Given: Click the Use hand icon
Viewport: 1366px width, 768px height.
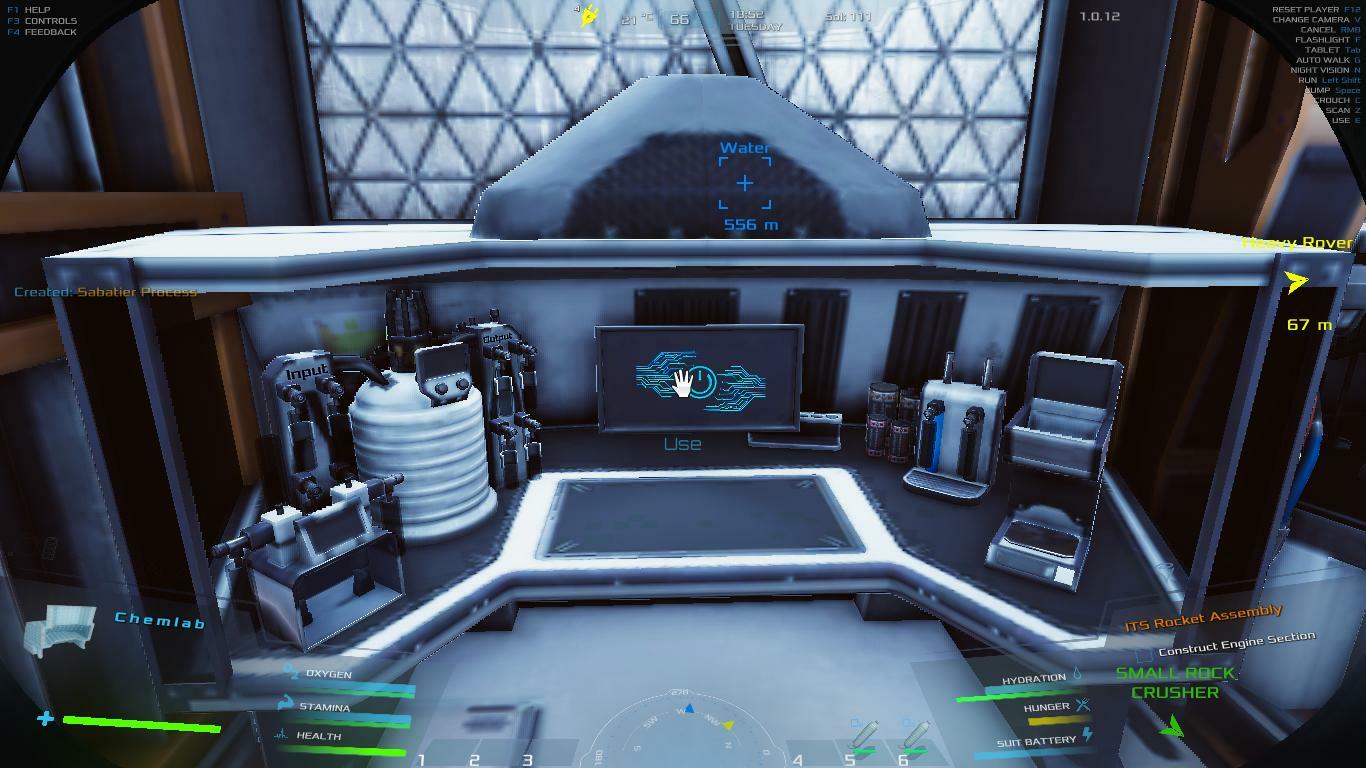Looking at the screenshot, I should tap(684, 382).
